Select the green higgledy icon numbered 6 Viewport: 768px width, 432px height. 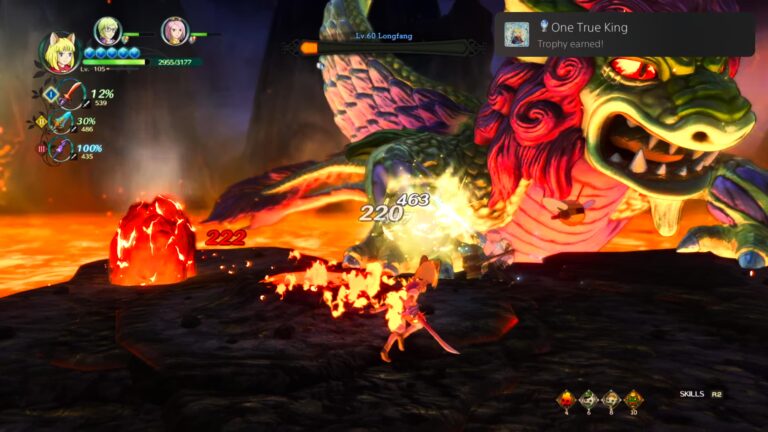coord(587,399)
